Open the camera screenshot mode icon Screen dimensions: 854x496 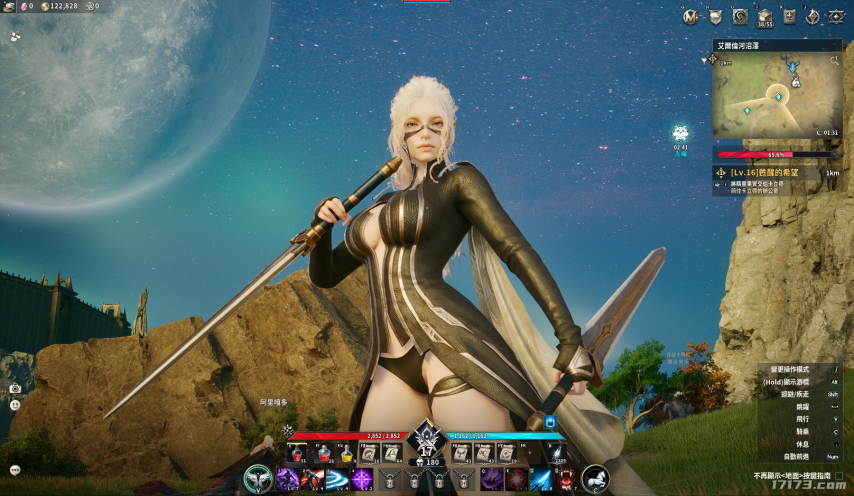tap(15, 388)
